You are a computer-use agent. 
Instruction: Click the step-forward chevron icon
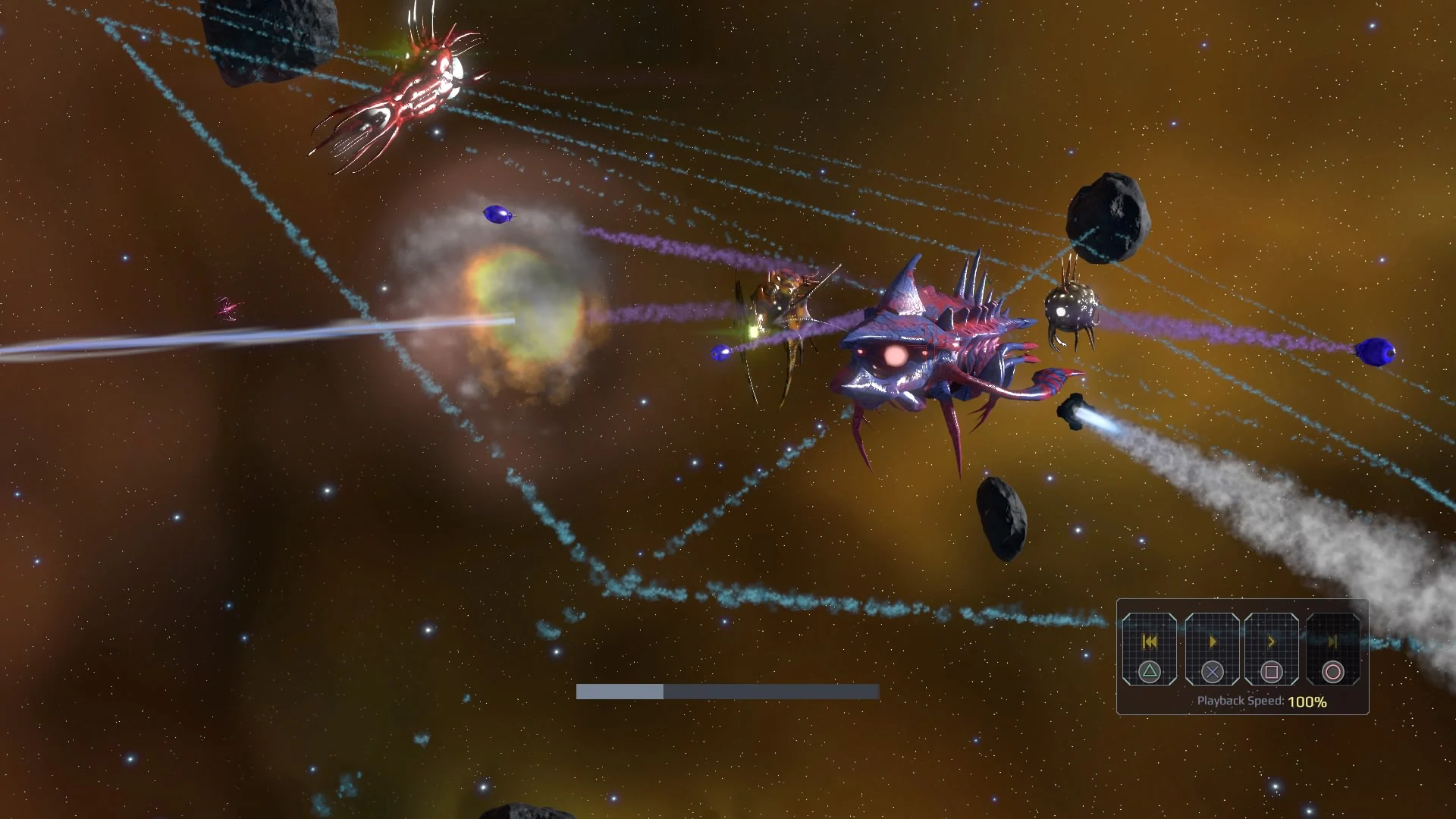pyautogui.click(x=1271, y=642)
